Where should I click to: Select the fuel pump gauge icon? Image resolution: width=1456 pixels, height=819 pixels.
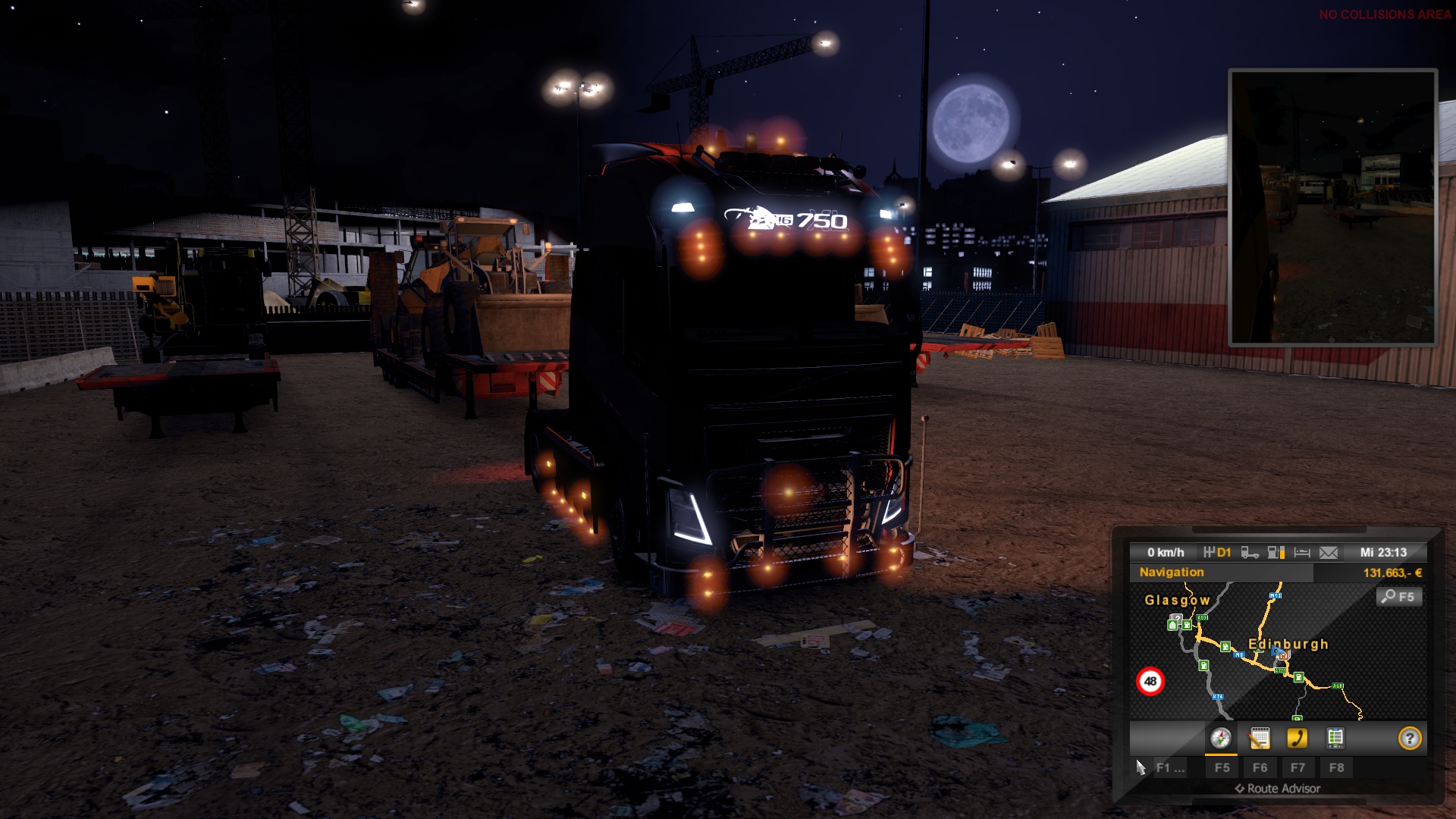point(1276,553)
